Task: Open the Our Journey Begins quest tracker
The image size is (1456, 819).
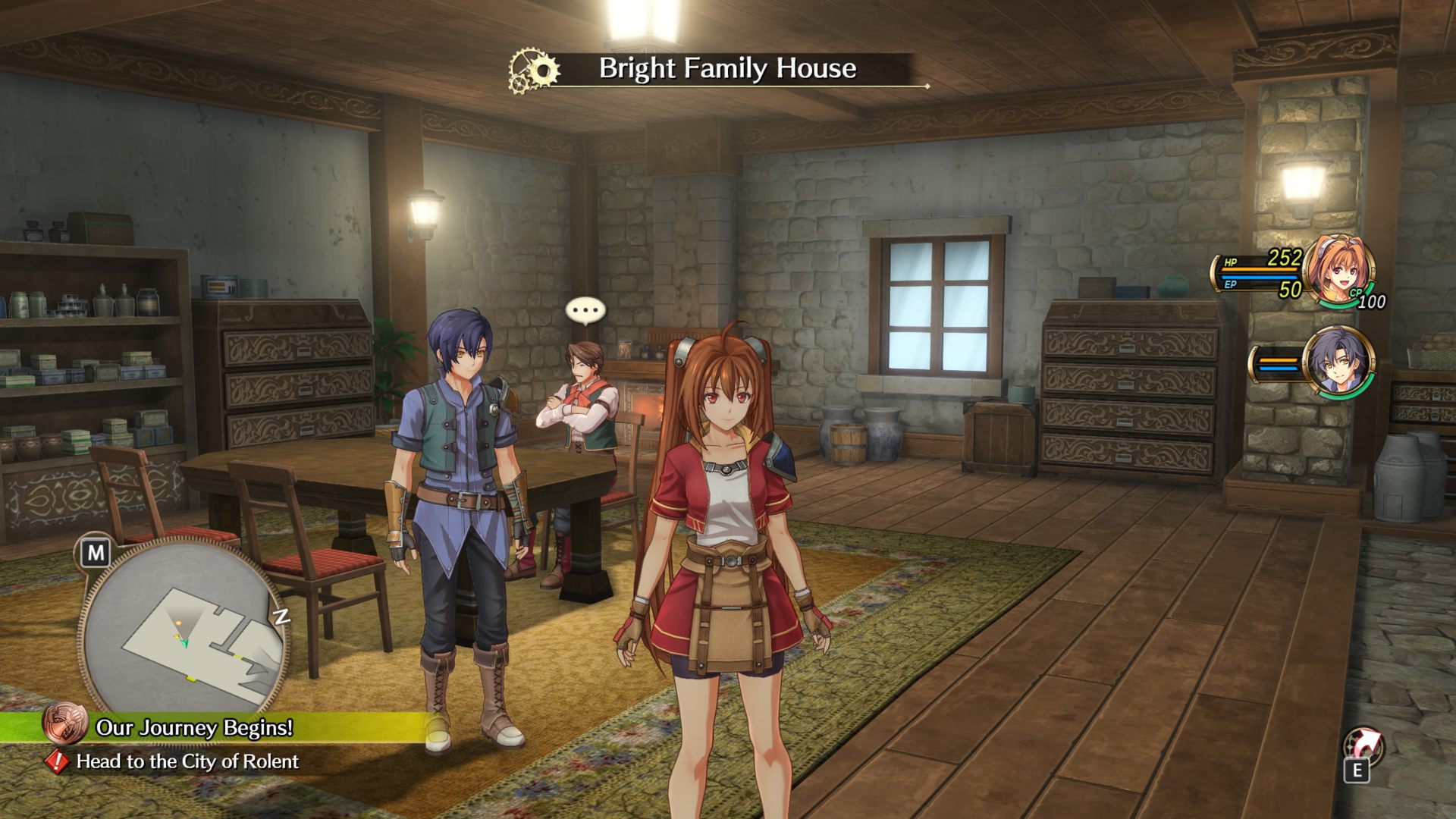Action: click(x=194, y=727)
